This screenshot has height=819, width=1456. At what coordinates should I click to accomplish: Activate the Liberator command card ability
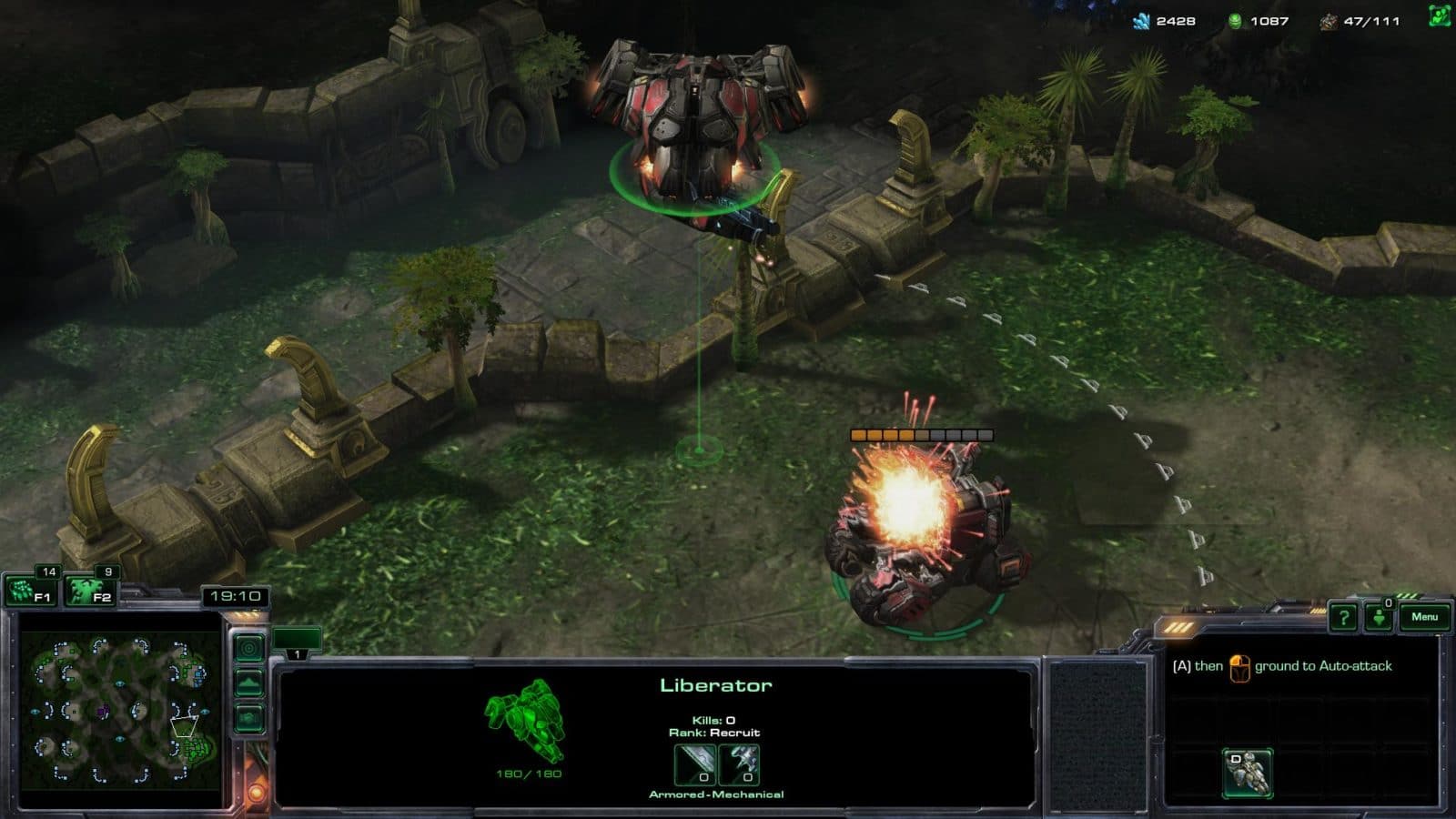tap(1248, 772)
